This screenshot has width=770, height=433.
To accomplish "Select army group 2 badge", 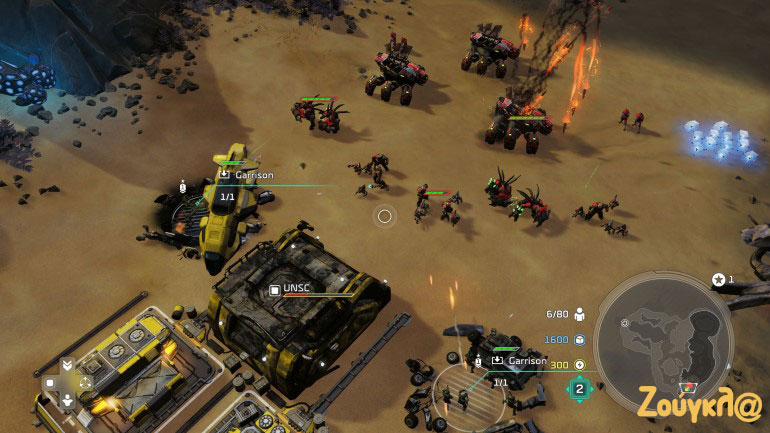I will (579, 388).
